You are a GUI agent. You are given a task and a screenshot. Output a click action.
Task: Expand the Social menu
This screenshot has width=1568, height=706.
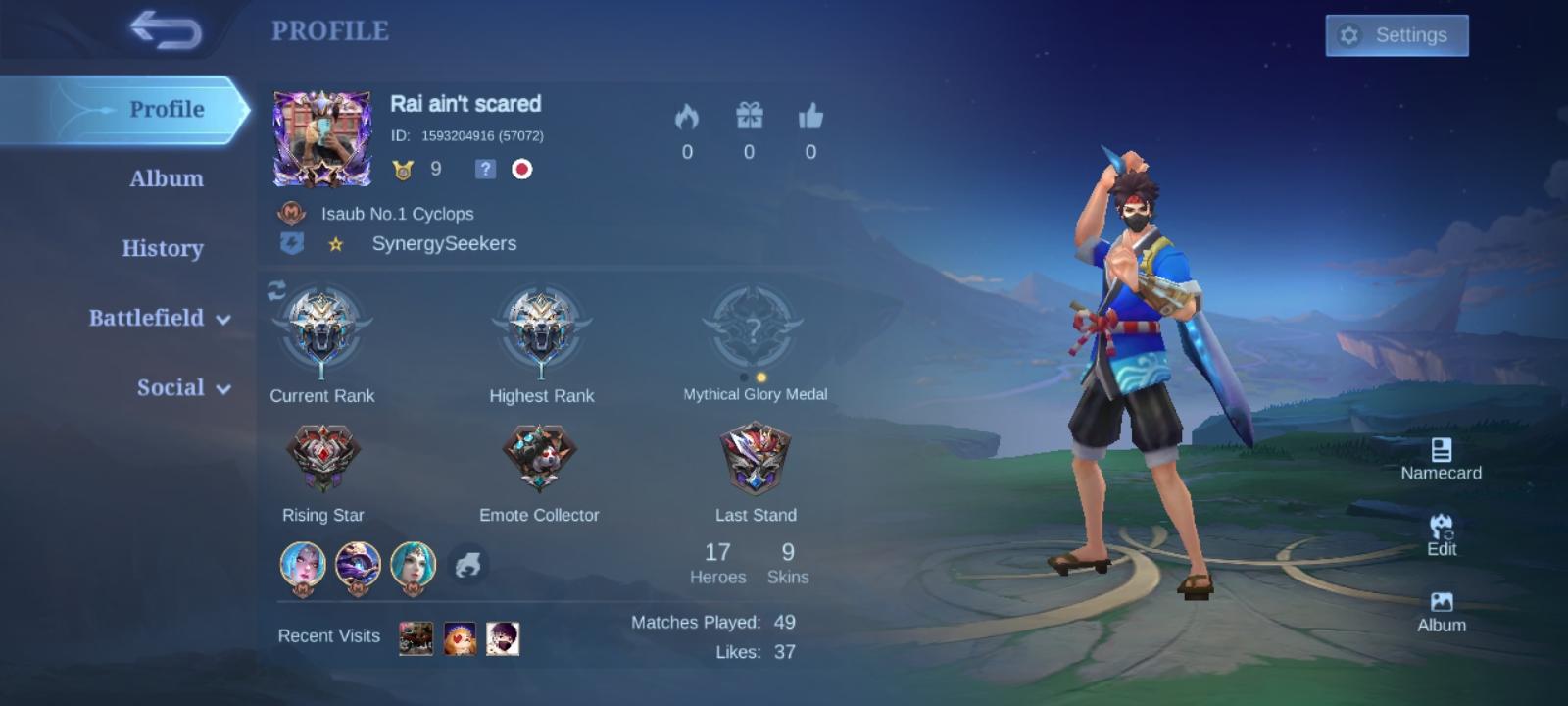click(x=172, y=387)
